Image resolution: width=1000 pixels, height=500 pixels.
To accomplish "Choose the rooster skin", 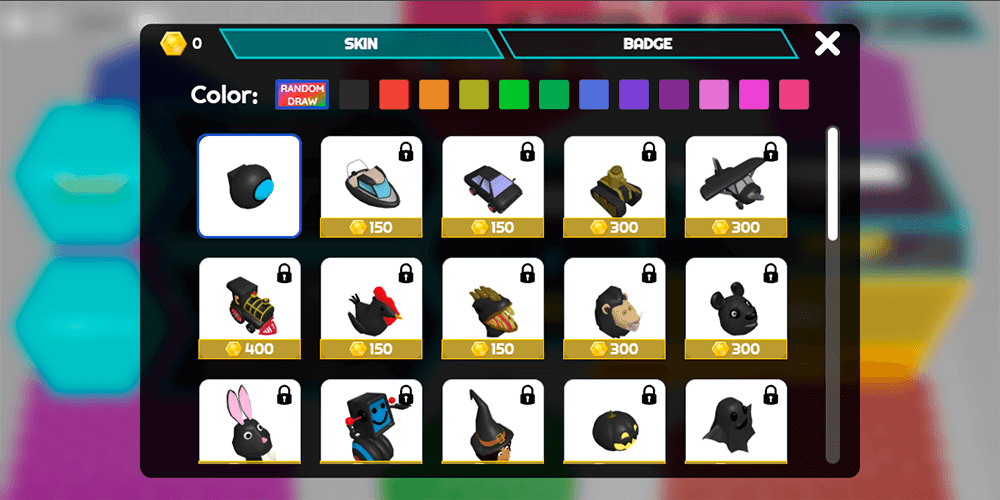I will tap(371, 308).
